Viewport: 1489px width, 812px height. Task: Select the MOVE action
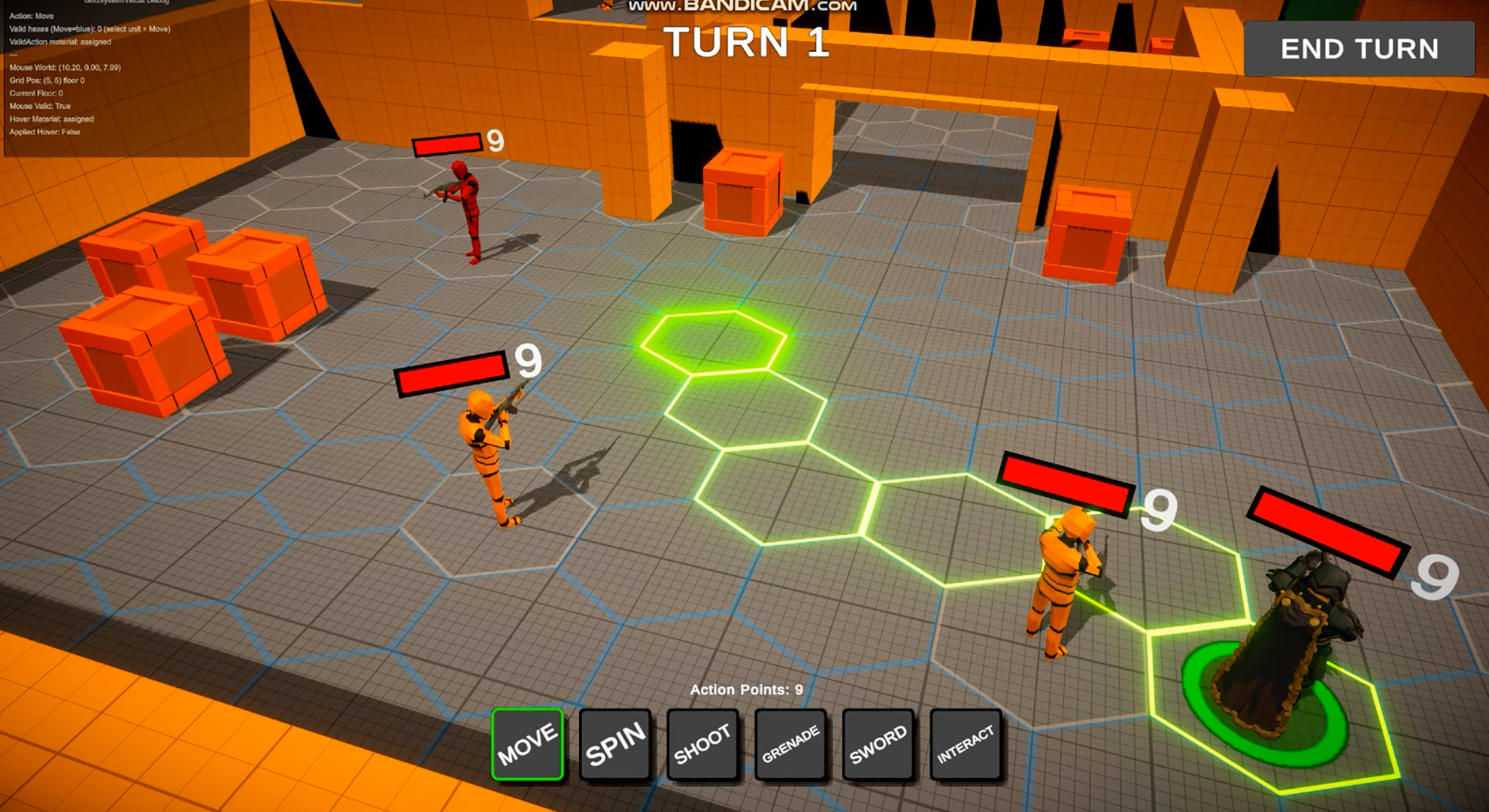tap(527, 744)
